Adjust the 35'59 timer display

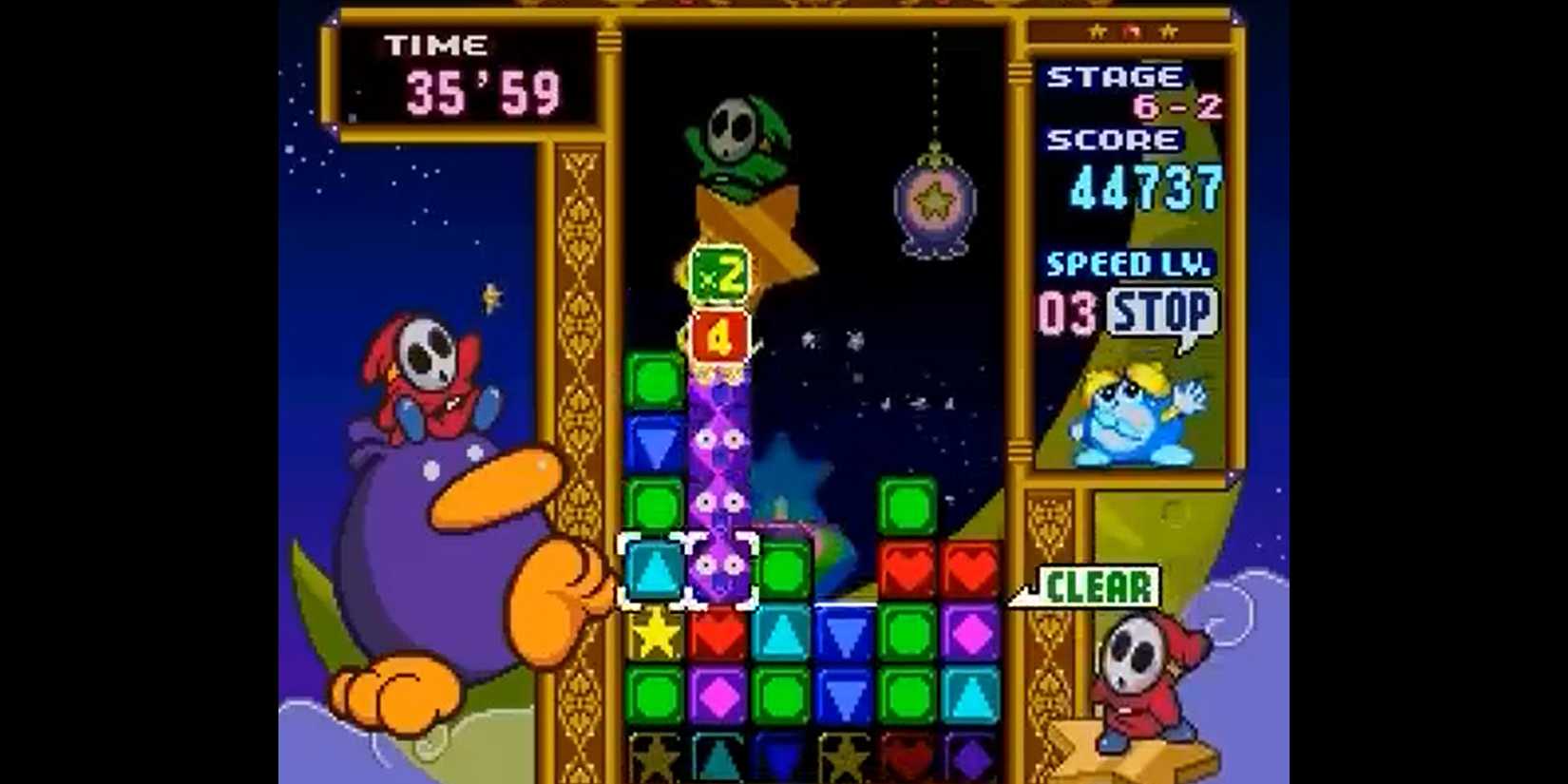(x=485, y=92)
